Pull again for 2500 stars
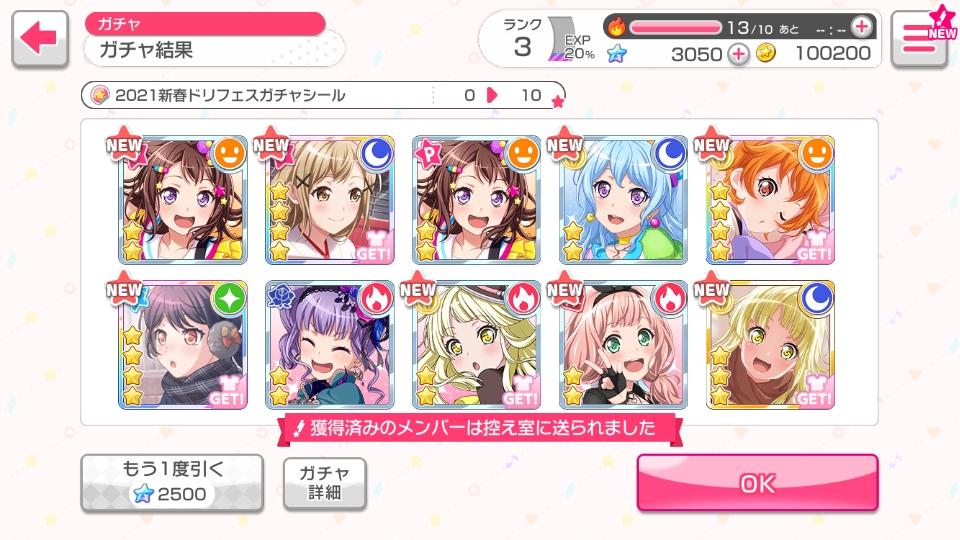This screenshot has width=960, height=540. tap(171, 483)
